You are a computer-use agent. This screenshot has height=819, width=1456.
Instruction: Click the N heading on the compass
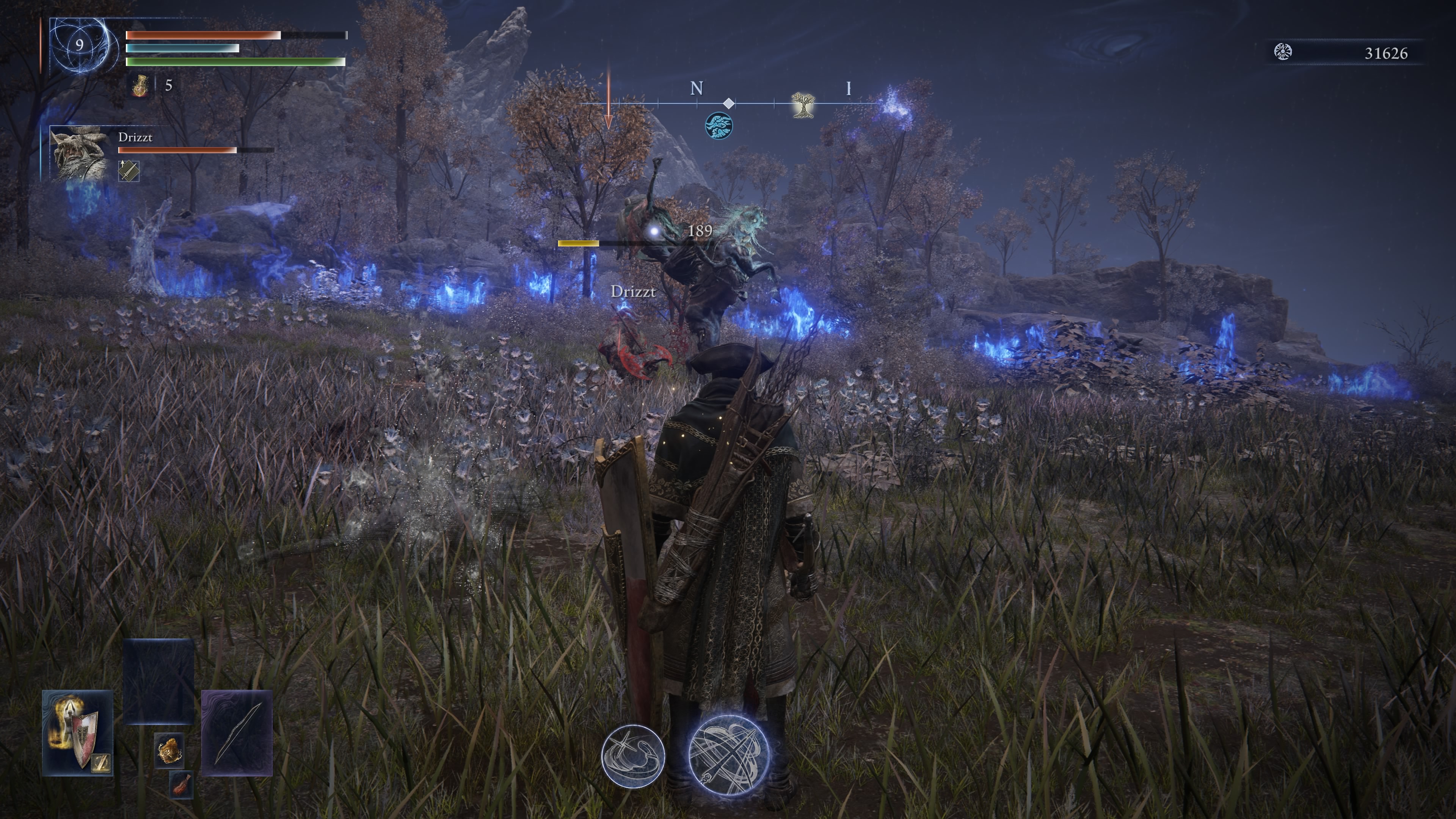(697, 89)
